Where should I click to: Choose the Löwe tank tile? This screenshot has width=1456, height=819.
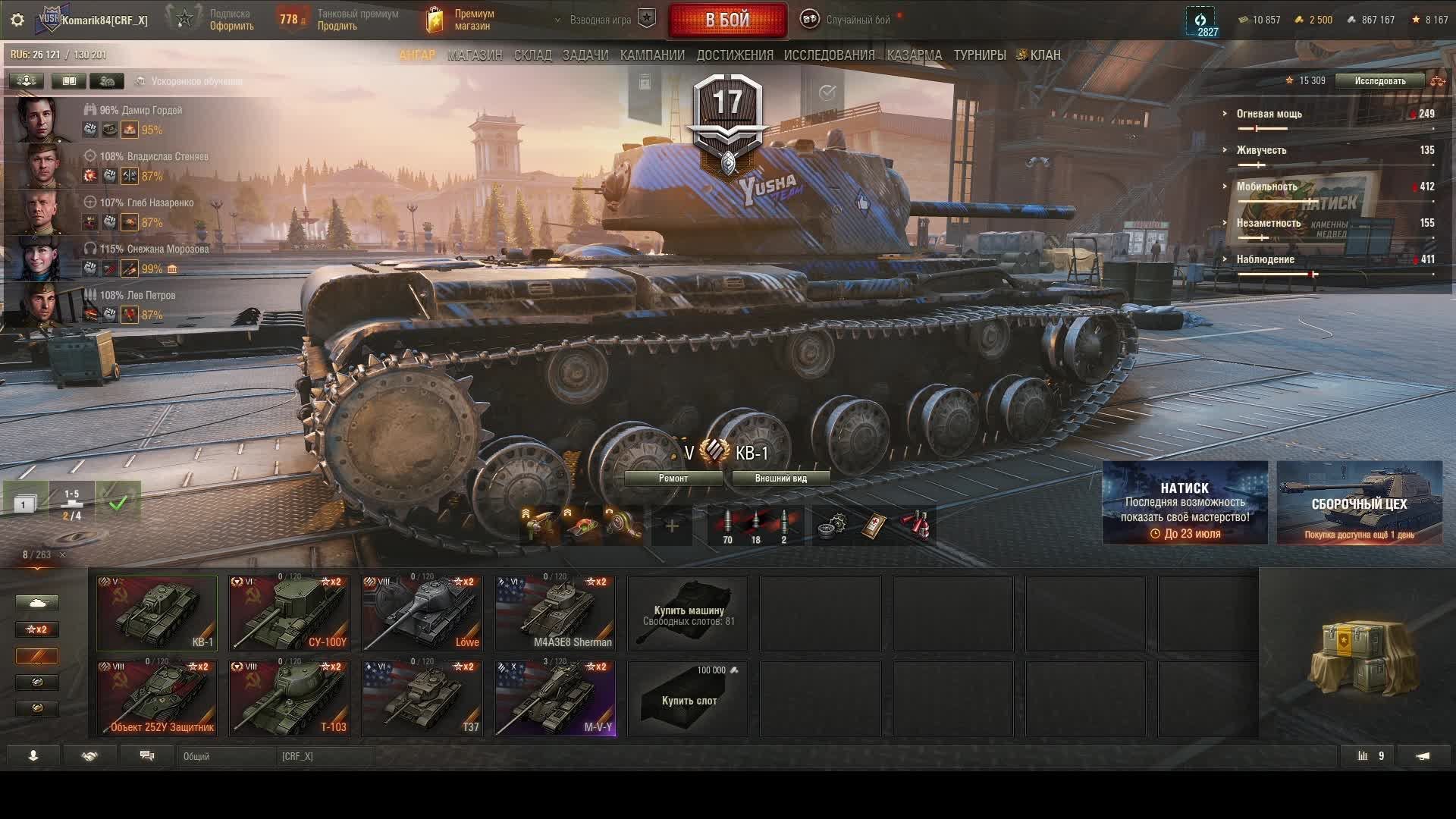[x=422, y=613]
